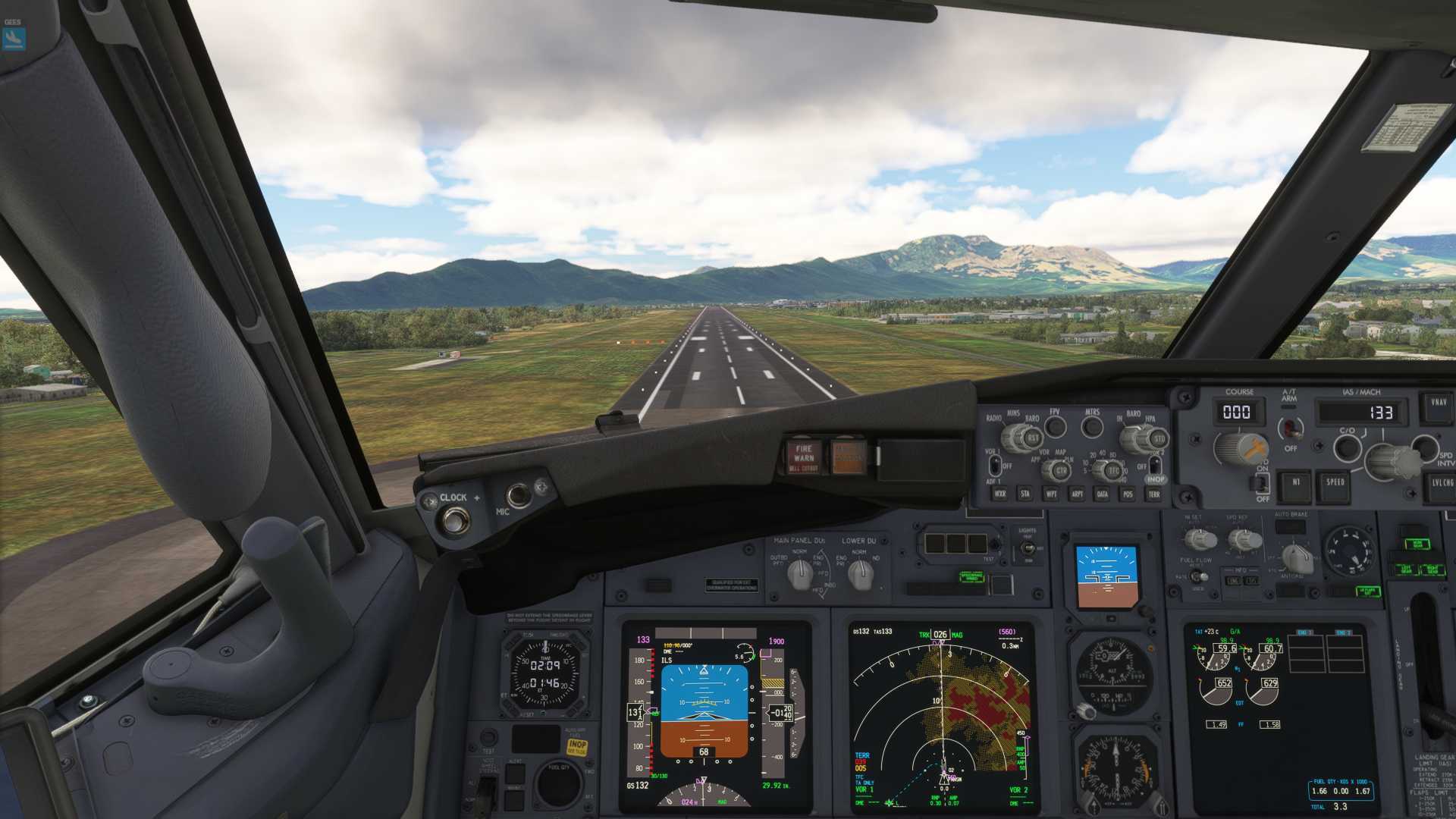Viewport: 1456px width, 819px height.
Task: Select the DATA map button
Action: 1103,494
